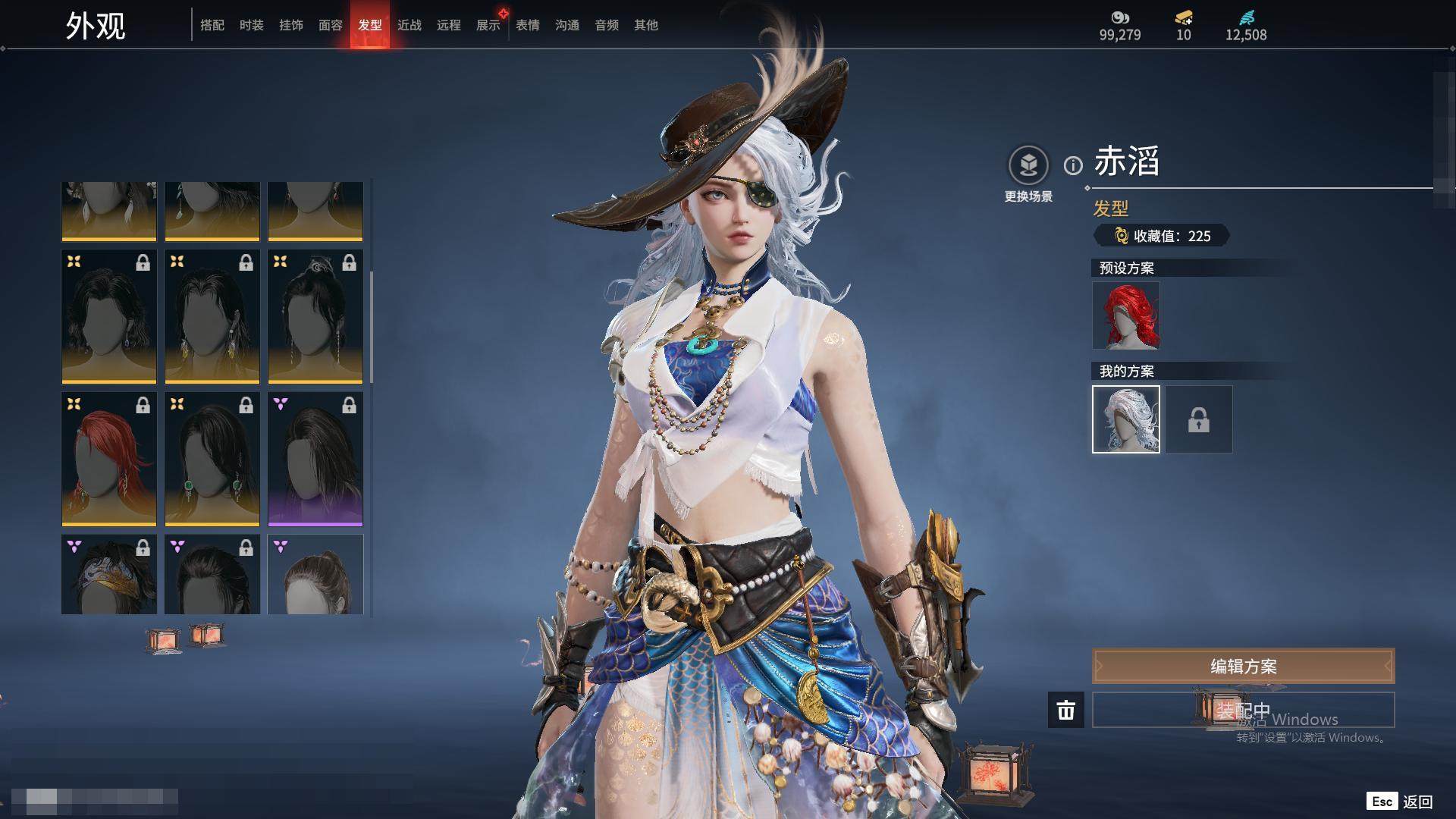The image size is (1456, 819).
Task: Switch to the 搭配 tab
Action: pyautogui.click(x=212, y=25)
